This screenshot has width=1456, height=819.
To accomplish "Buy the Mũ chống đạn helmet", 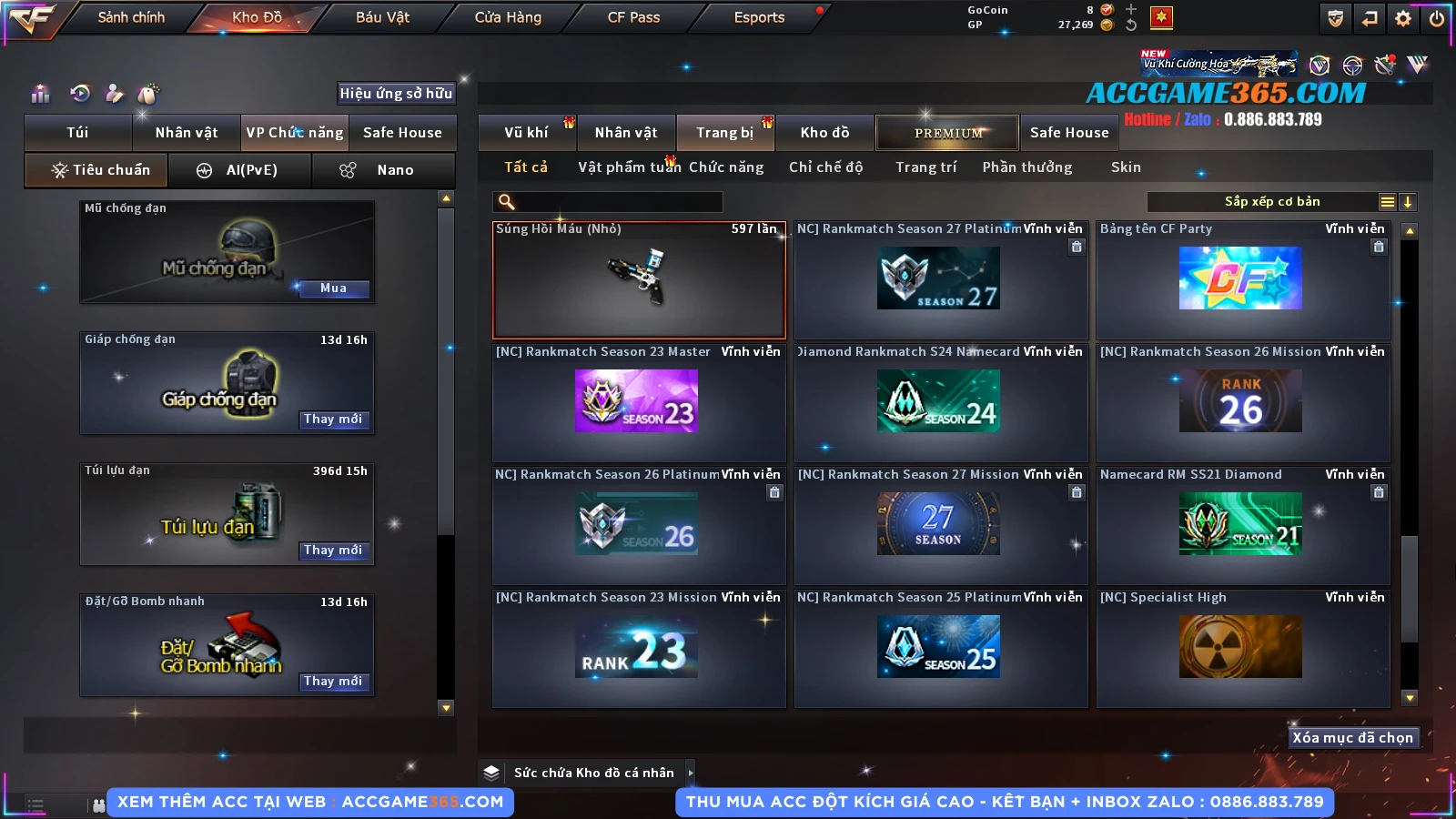I will 333,288.
